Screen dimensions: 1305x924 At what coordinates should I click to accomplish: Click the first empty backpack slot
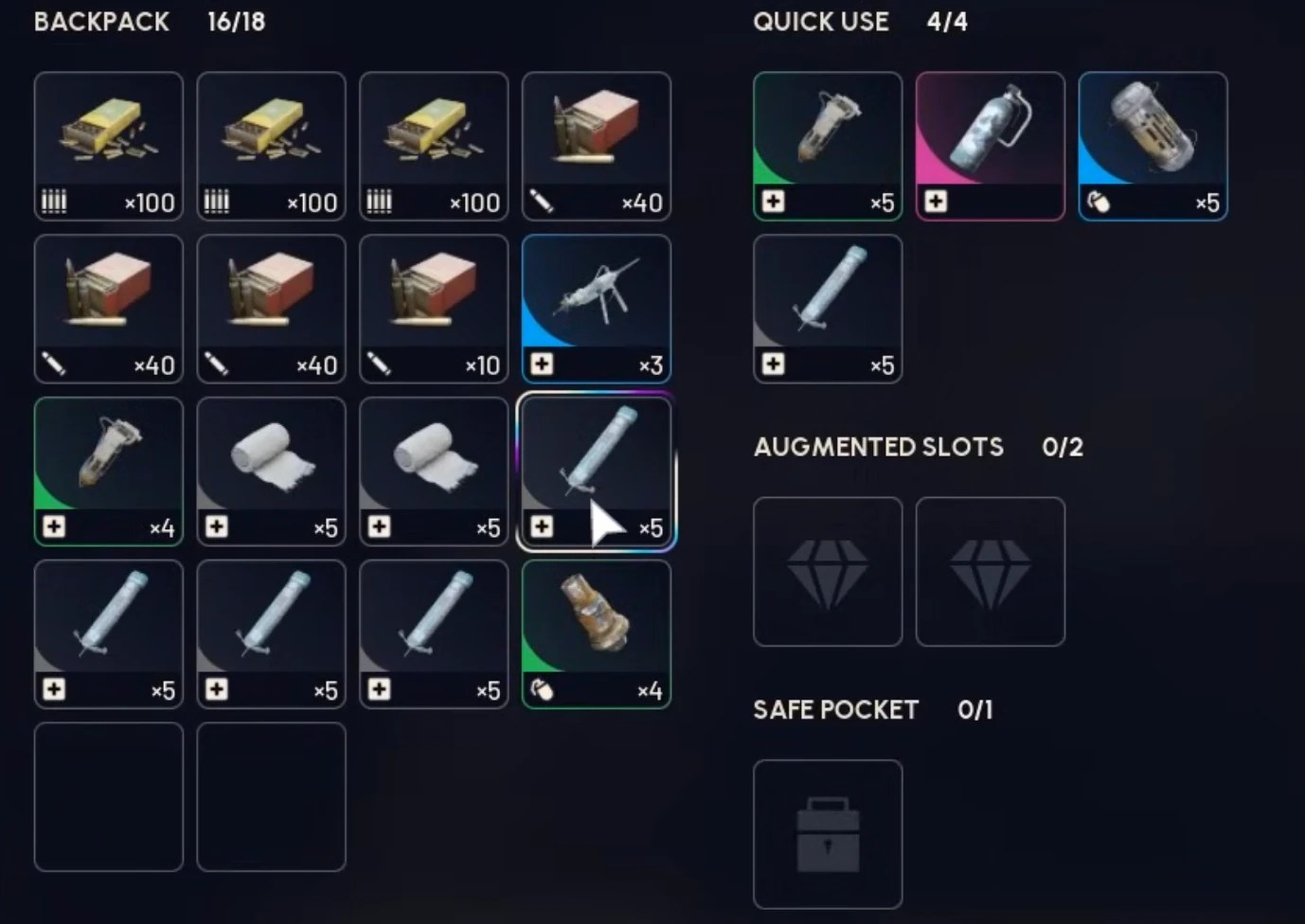coord(108,796)
